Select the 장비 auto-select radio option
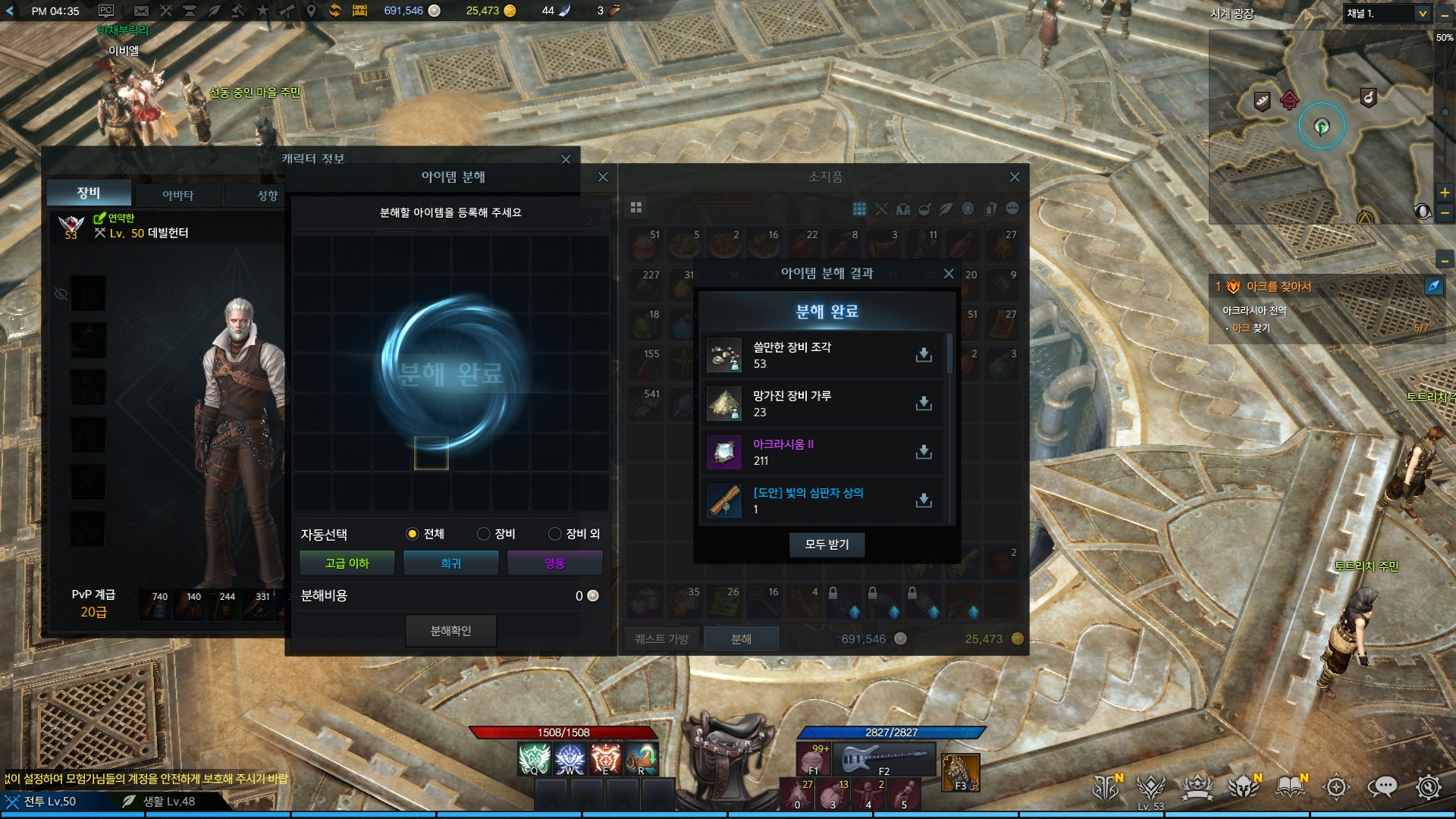This screenshot has height=819, width=1456. coord(483,534)
